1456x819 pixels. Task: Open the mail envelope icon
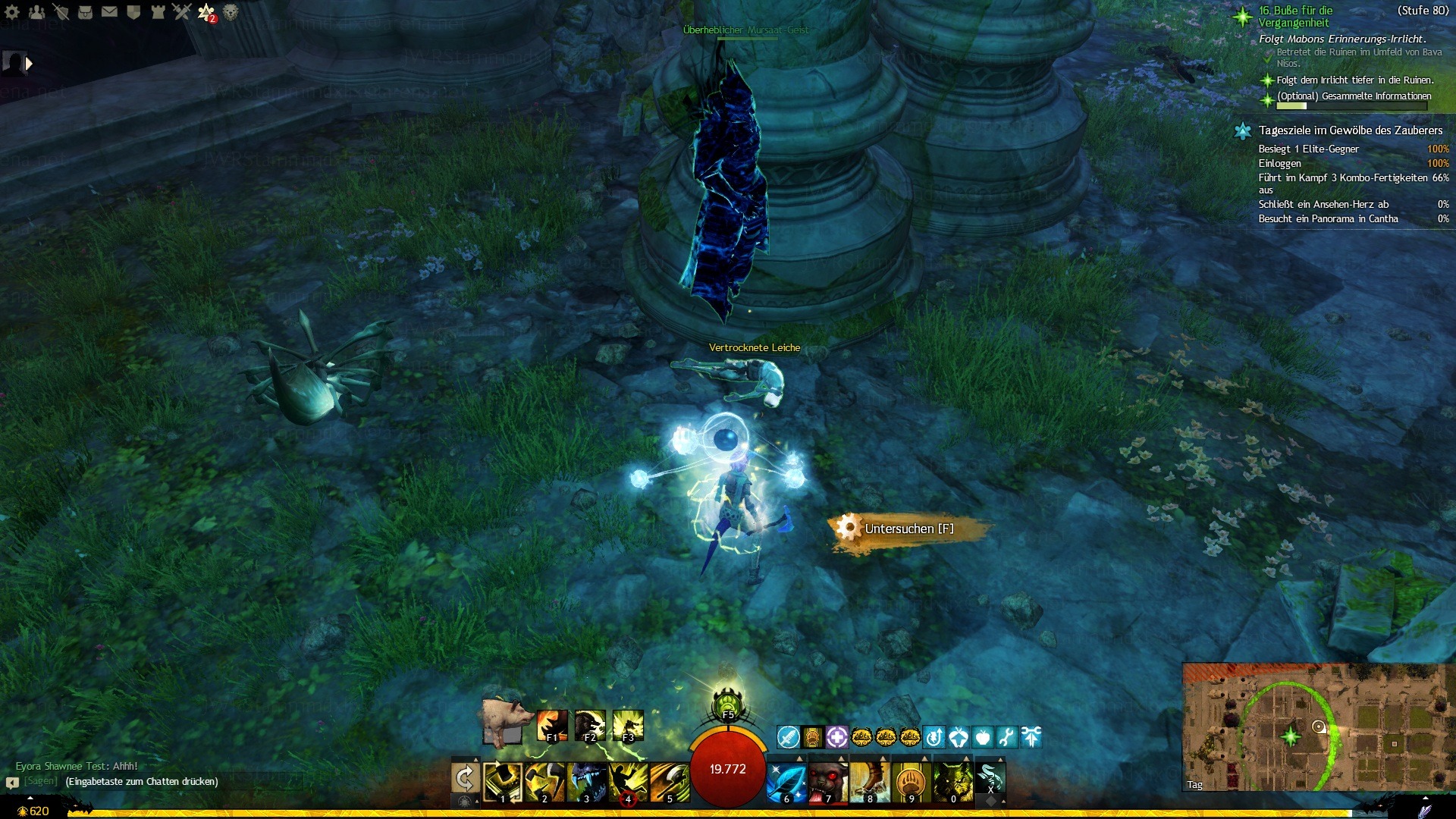click(109, 12)
